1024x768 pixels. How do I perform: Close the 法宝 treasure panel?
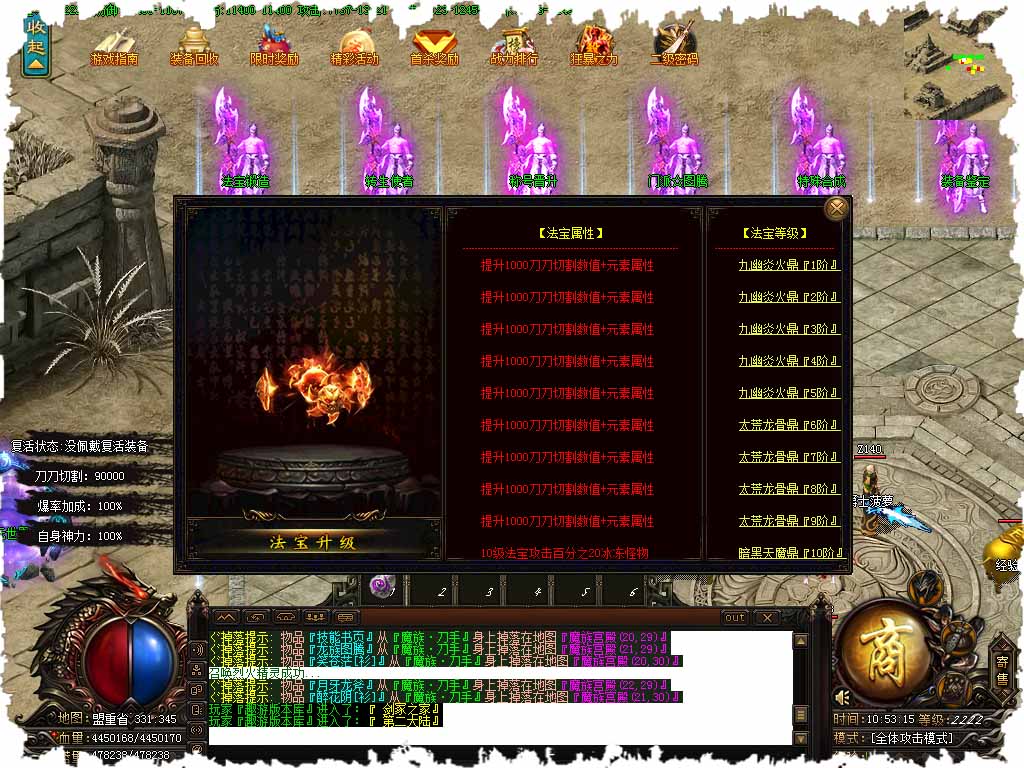[x=836, y=208]
